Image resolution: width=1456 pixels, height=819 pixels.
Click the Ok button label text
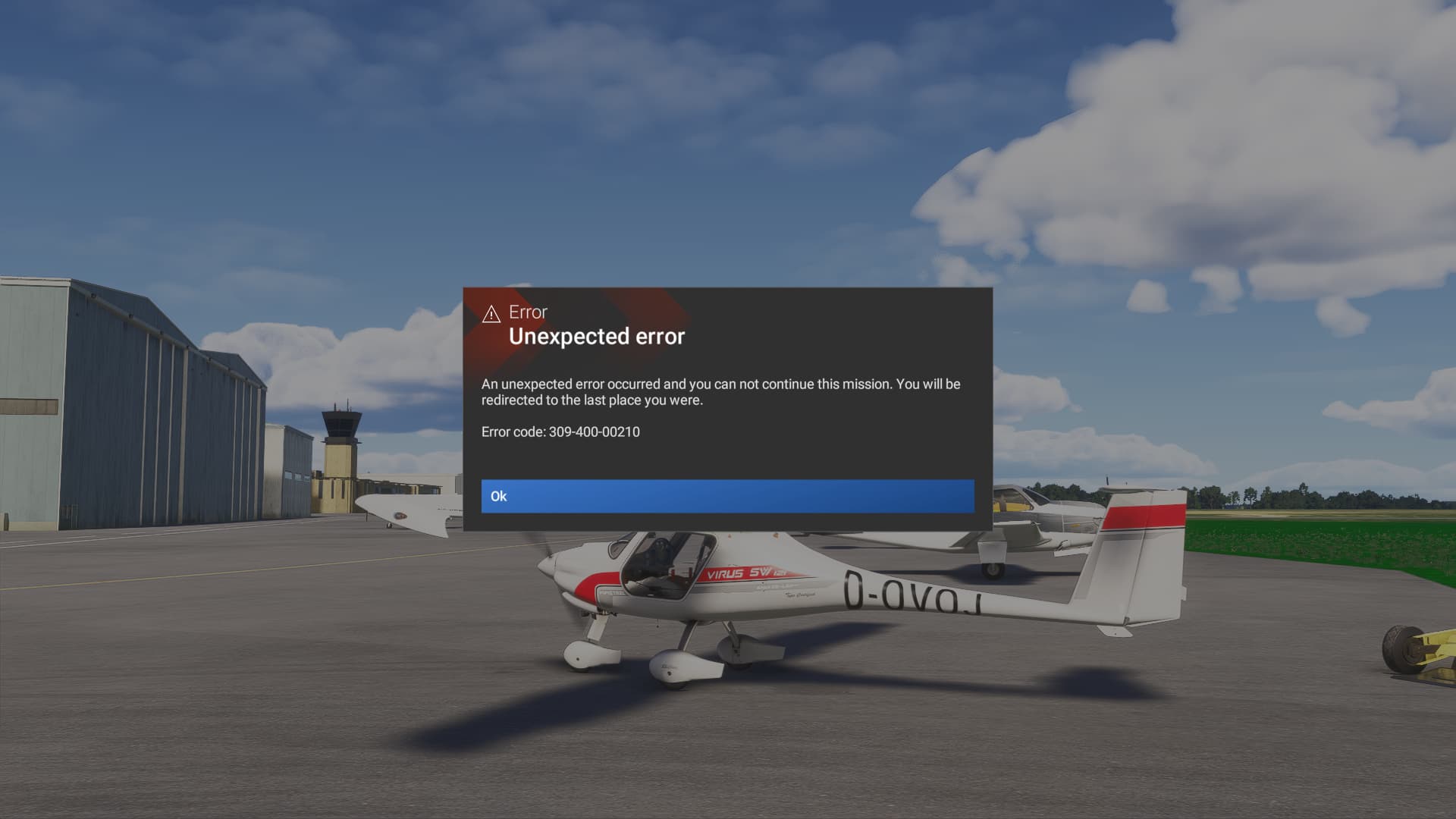(500, 496)
